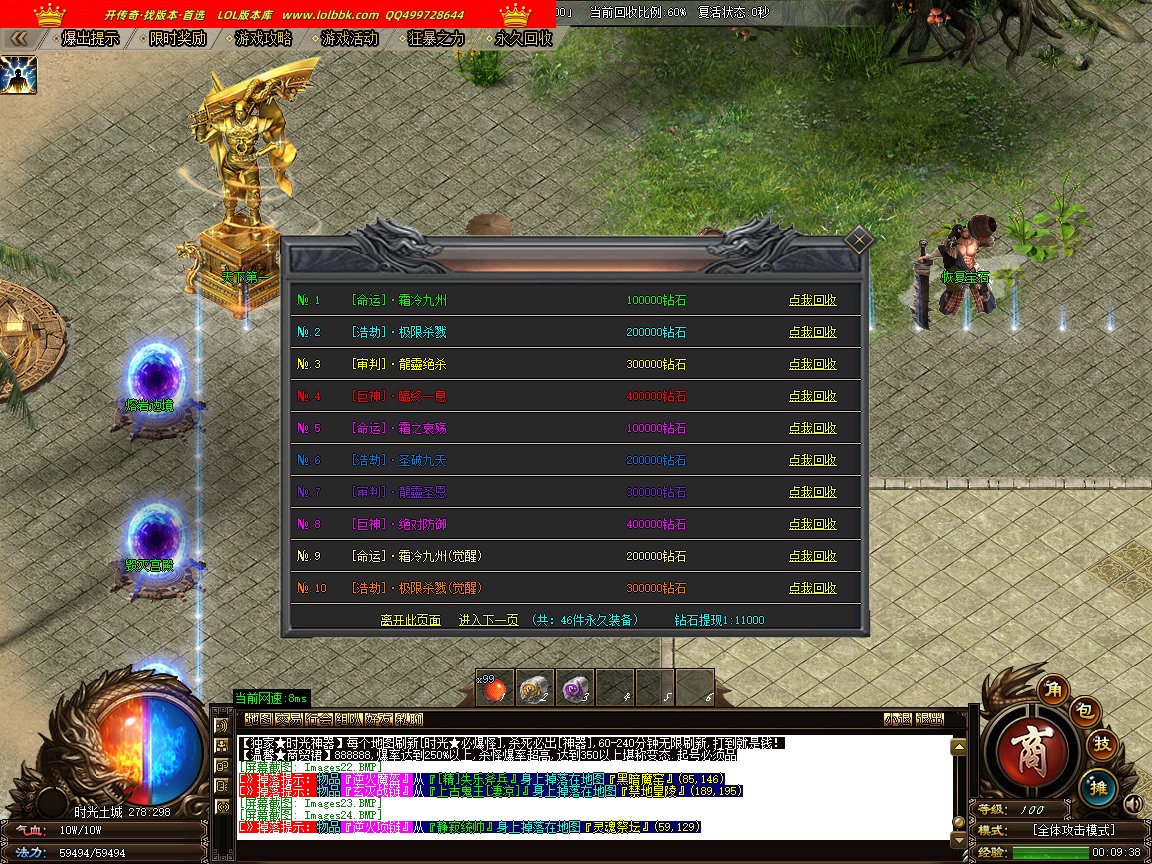Open the 爆出提示 top menu
This screenshot has width=1152, height=864.
point(90,39)
